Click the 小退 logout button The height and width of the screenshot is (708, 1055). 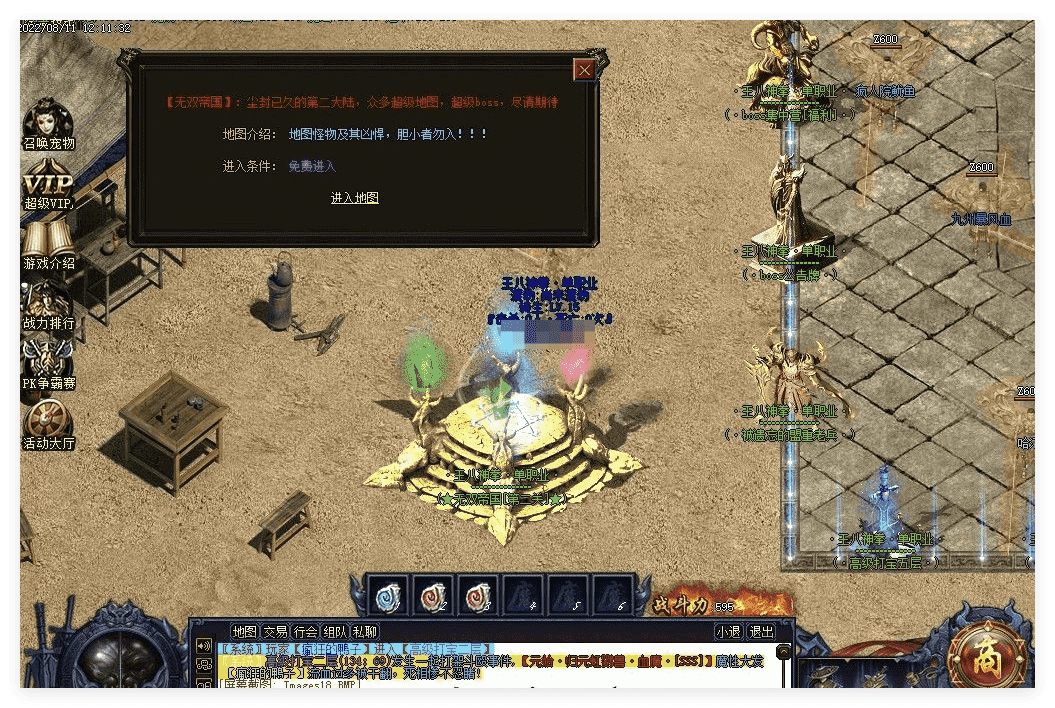click(728, 632)
